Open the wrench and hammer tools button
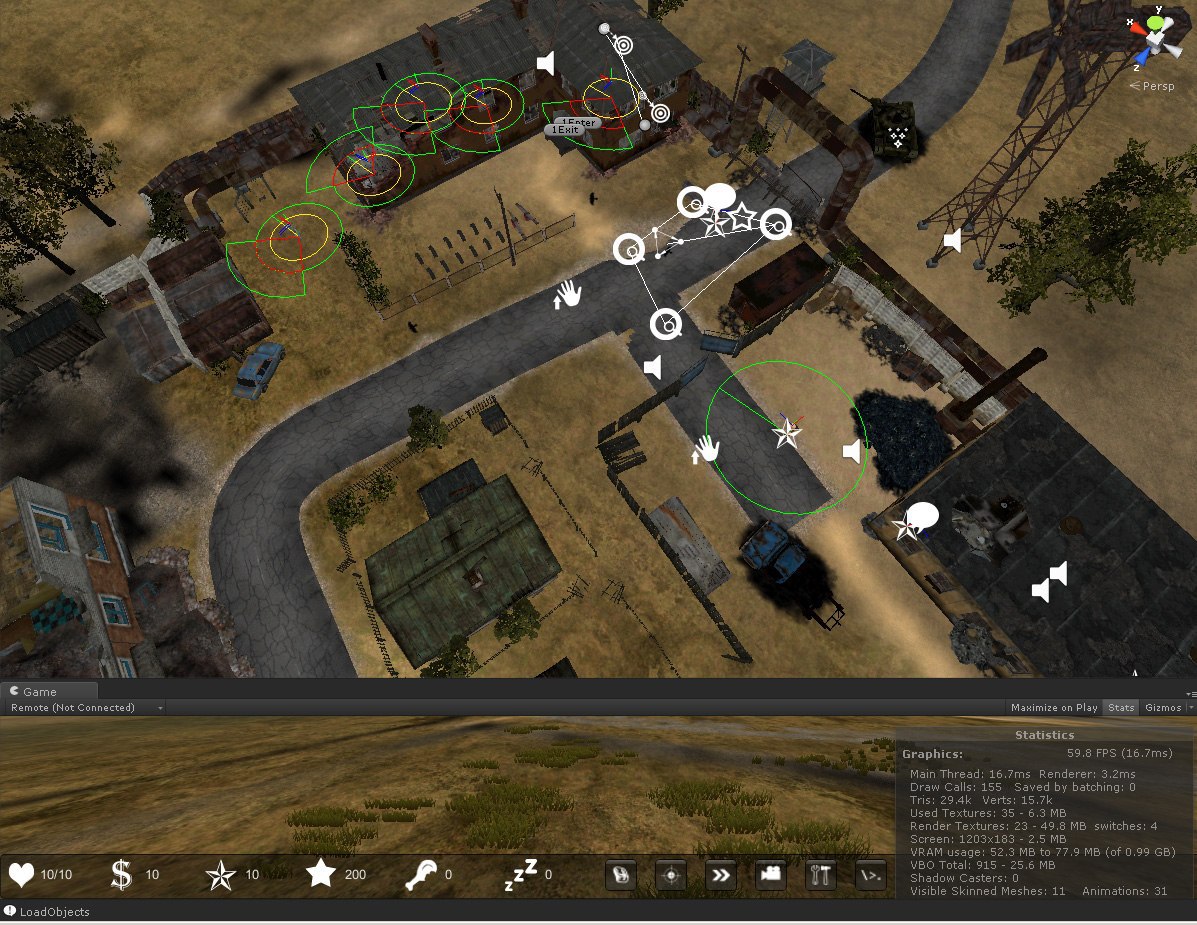The height and width of the screenshot is (925, 1197). [x=821, y=875]
